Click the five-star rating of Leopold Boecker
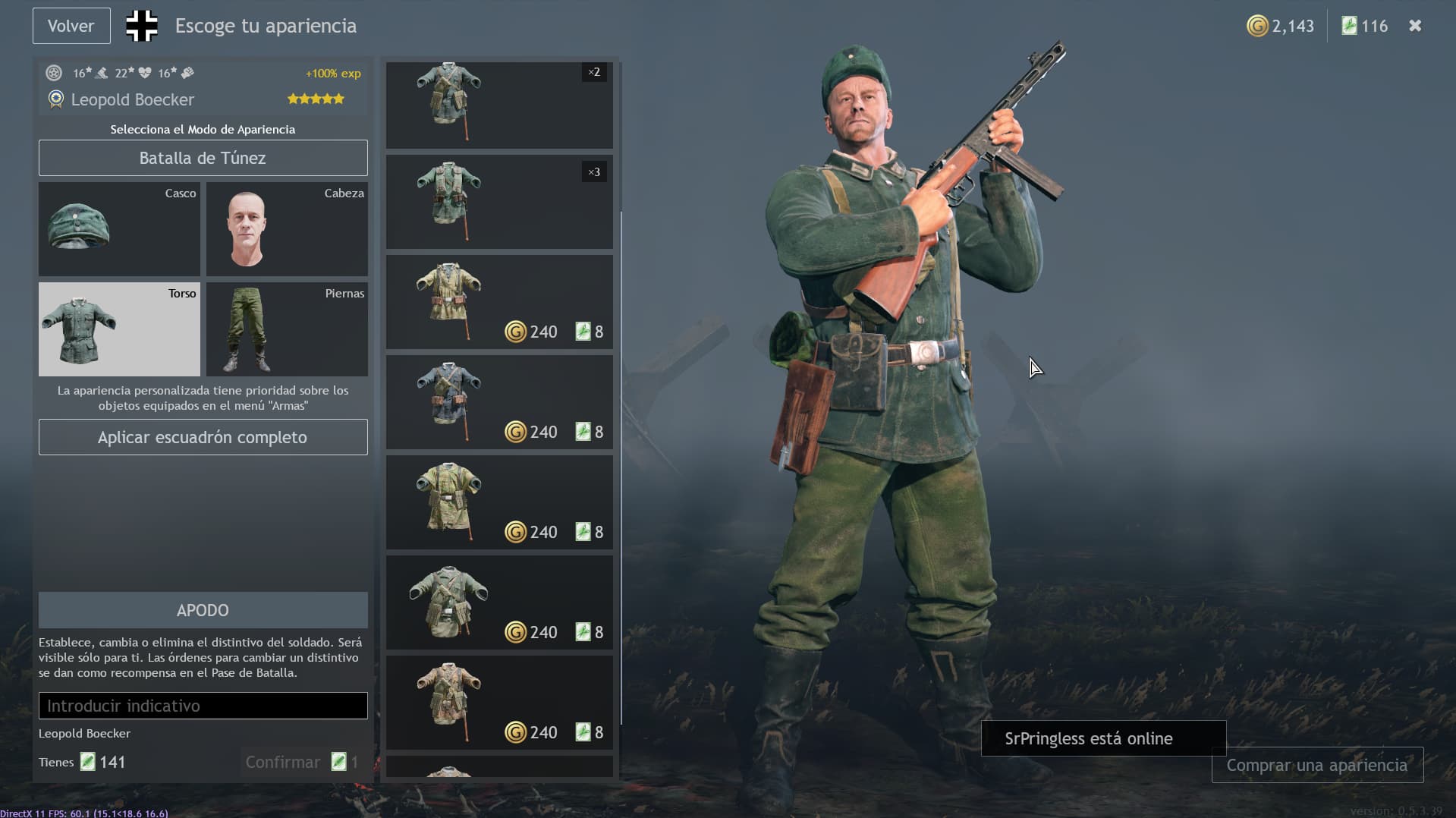 [x=315, y=99]
